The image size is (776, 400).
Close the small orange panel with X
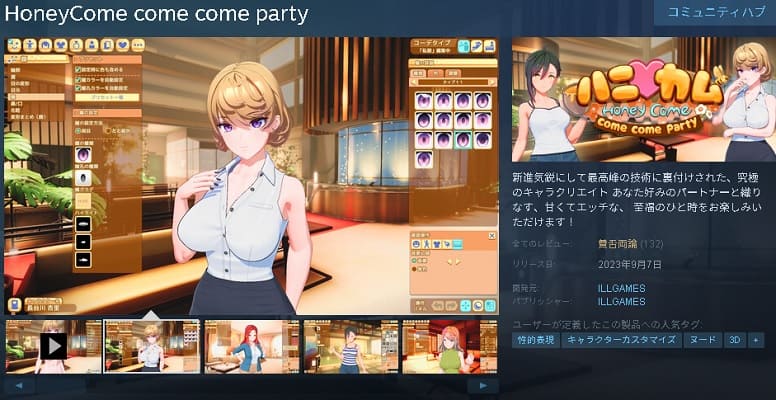coord(491,237)
